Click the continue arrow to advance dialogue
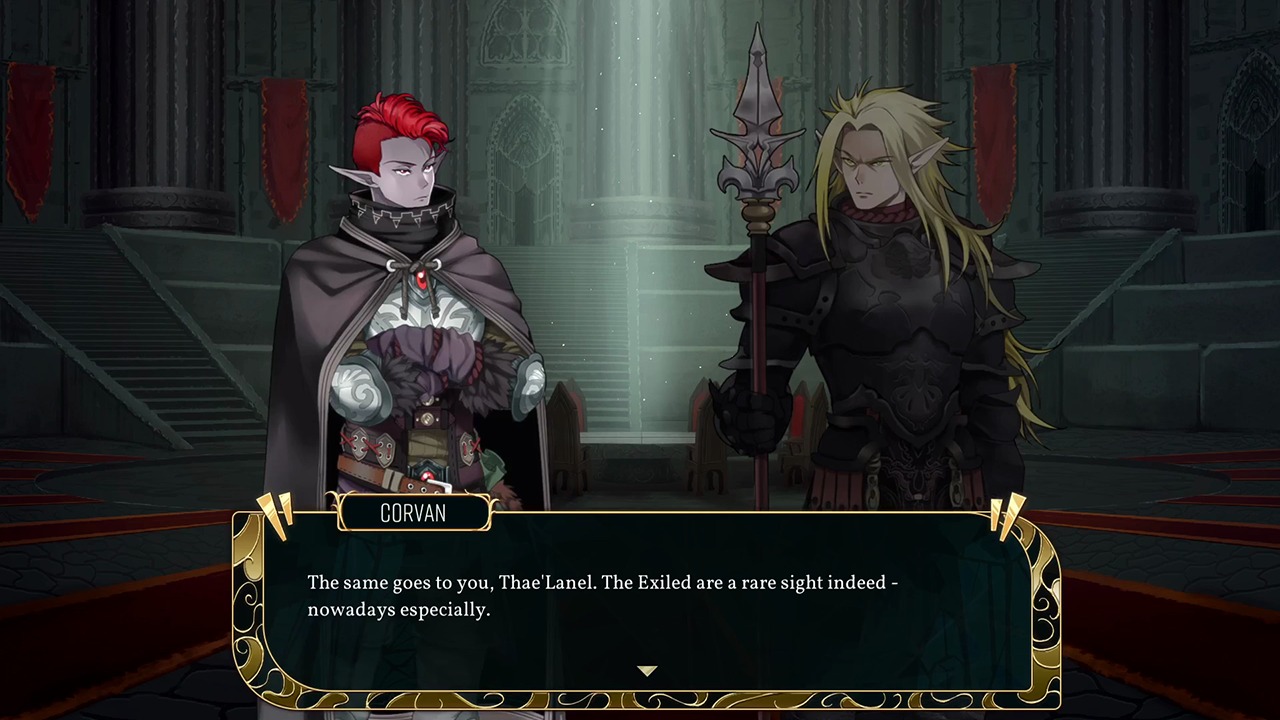Viewport: 1280px width, 720px height. tap(647, 671)
